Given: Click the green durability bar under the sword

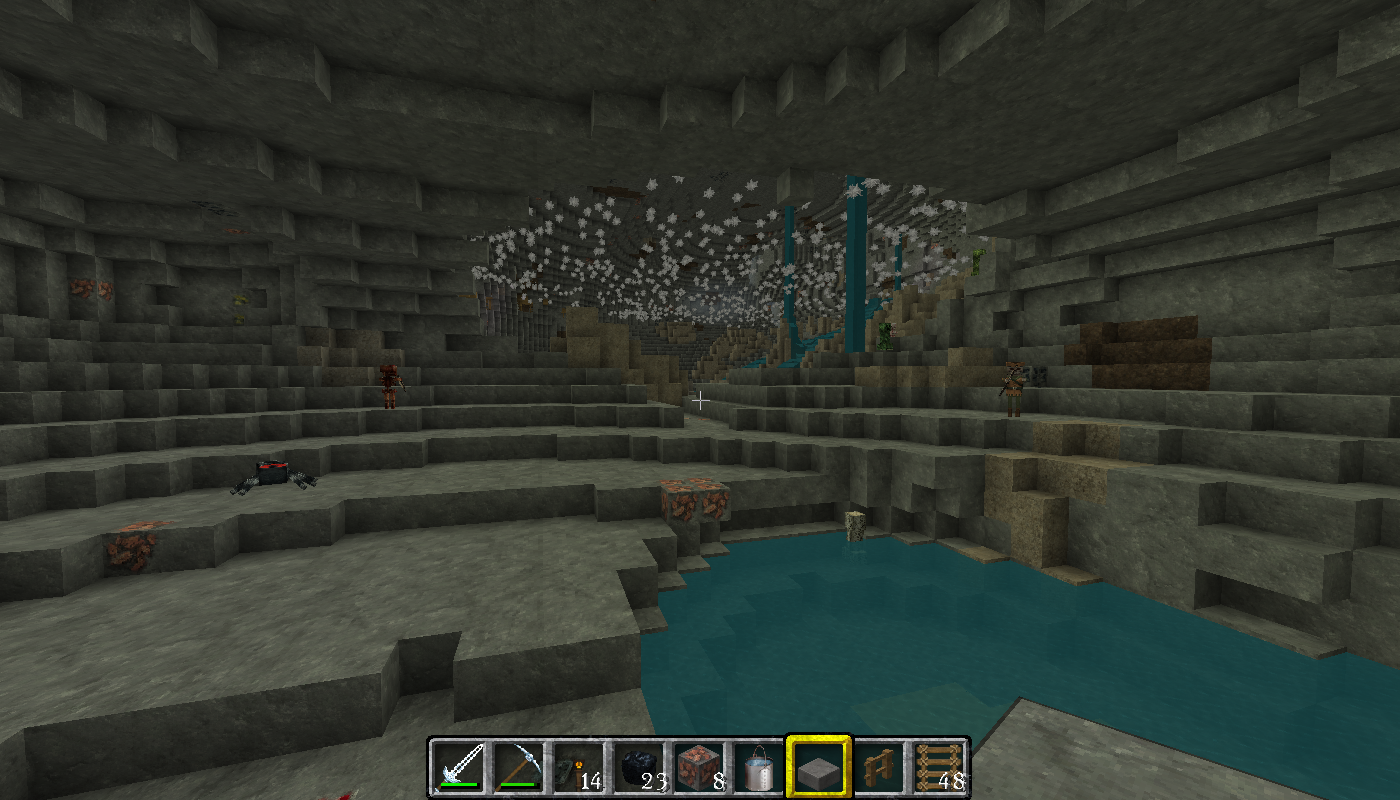Looking at the screenshot, I should (x=460, y=786).
